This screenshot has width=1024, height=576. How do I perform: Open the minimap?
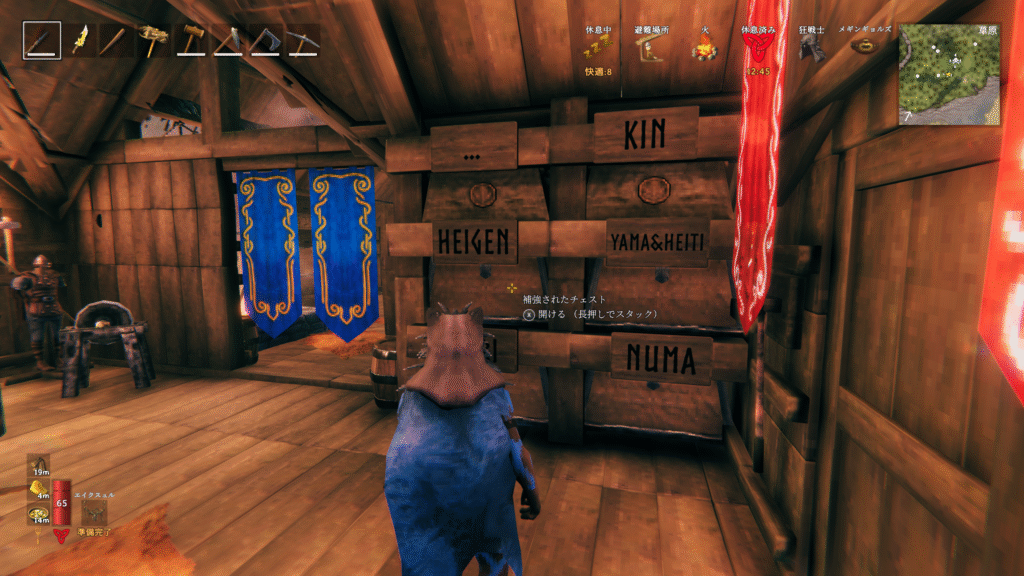(x=949, y=74)
